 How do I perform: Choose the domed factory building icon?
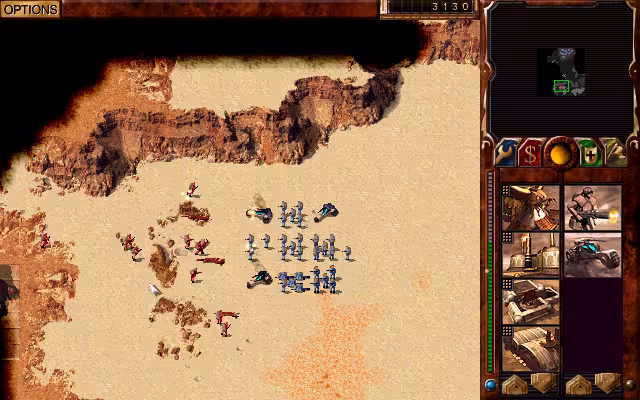tap(530, 255)
